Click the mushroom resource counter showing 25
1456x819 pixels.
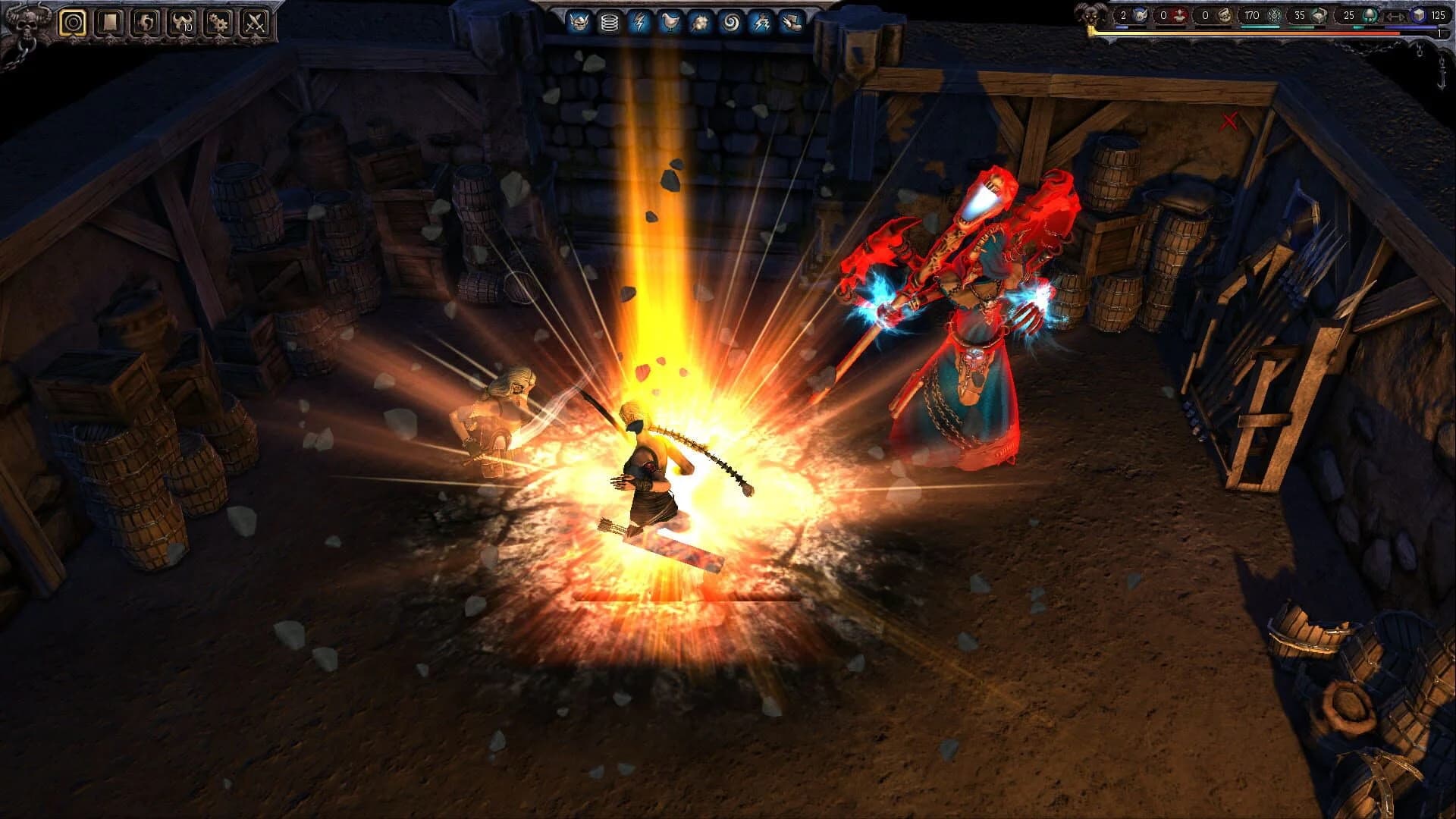click(1361, 15)
